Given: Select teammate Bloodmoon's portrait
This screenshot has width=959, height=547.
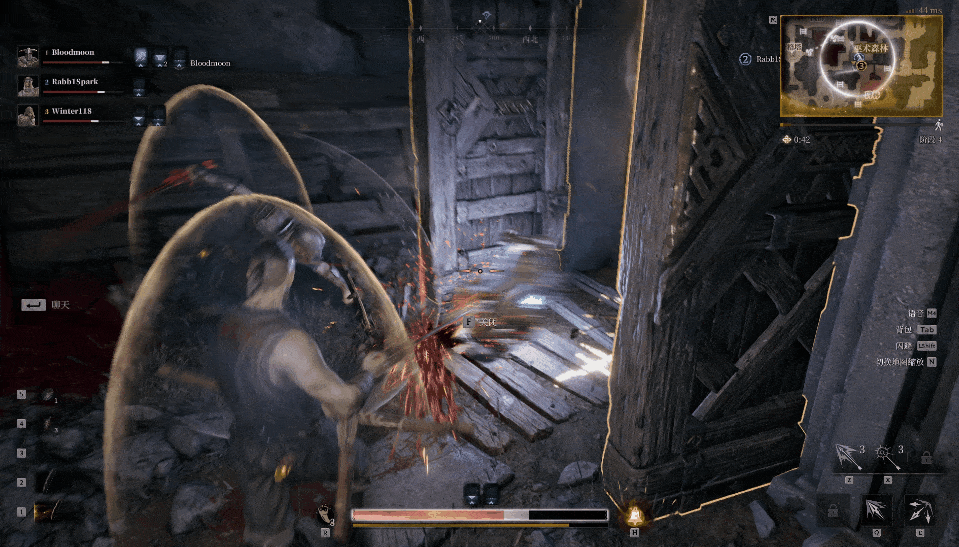Looking at the screenshot, I should tap(28, 56).
